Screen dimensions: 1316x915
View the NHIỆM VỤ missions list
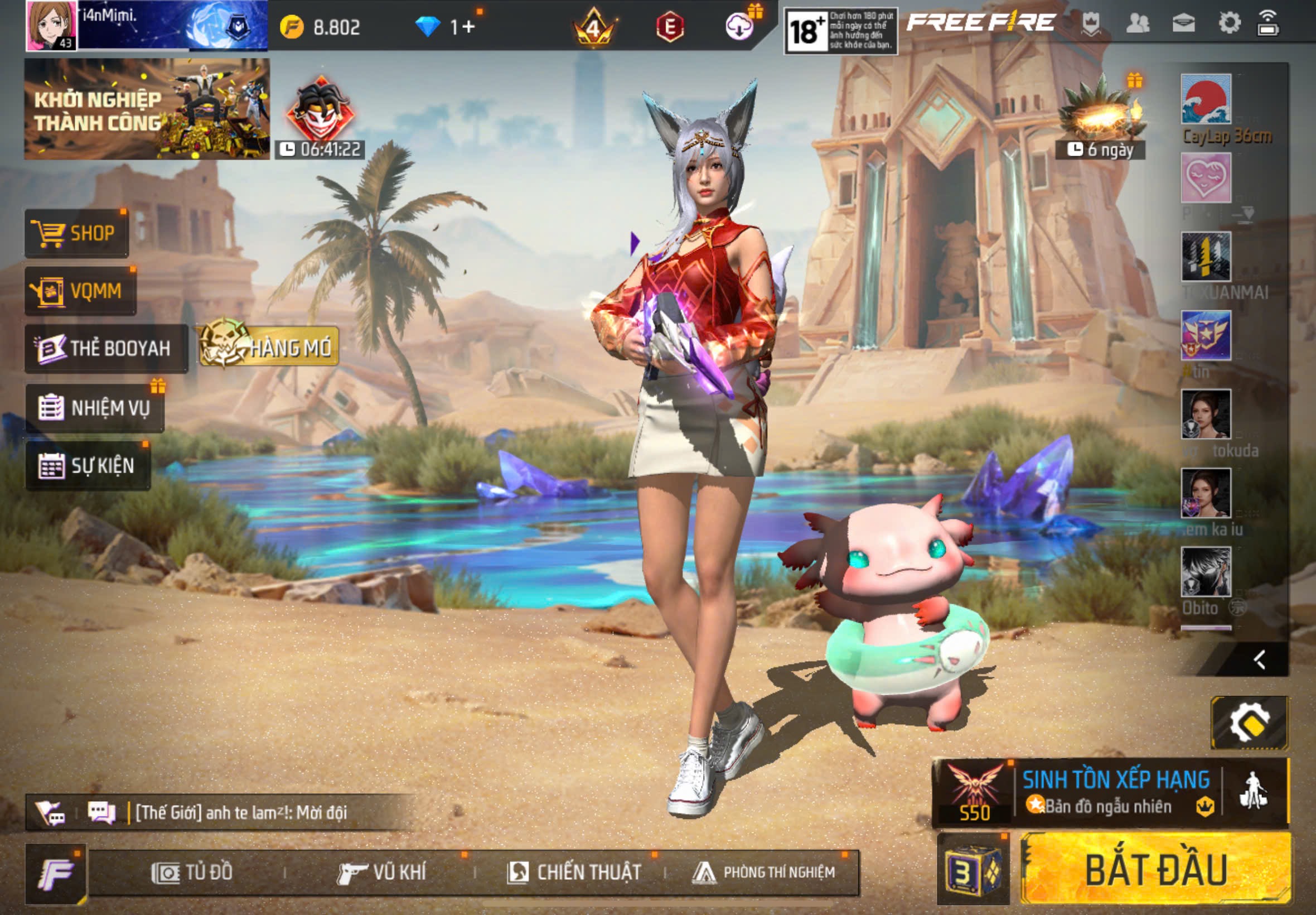(x=95, y=408)
